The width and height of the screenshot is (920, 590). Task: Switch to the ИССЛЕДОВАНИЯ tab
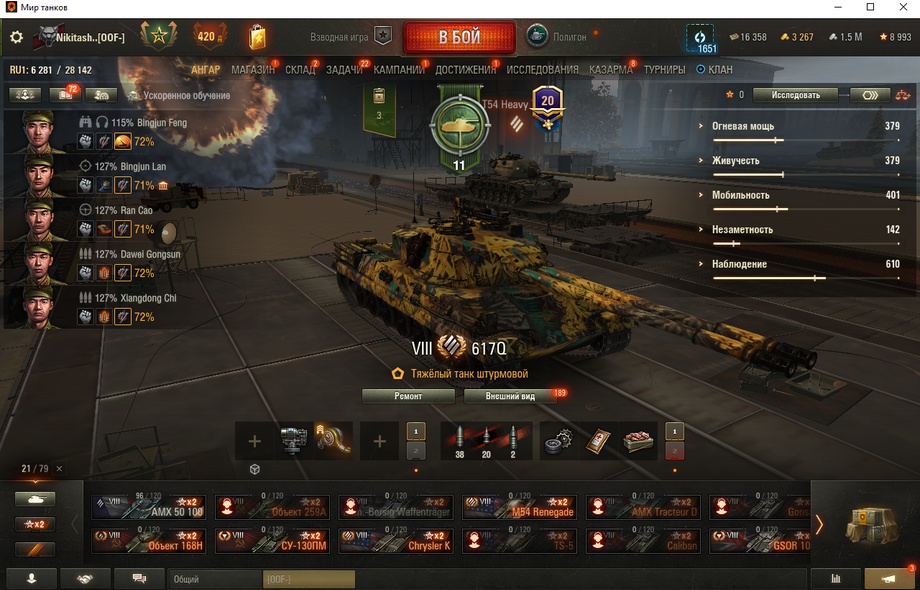(542, 70)
